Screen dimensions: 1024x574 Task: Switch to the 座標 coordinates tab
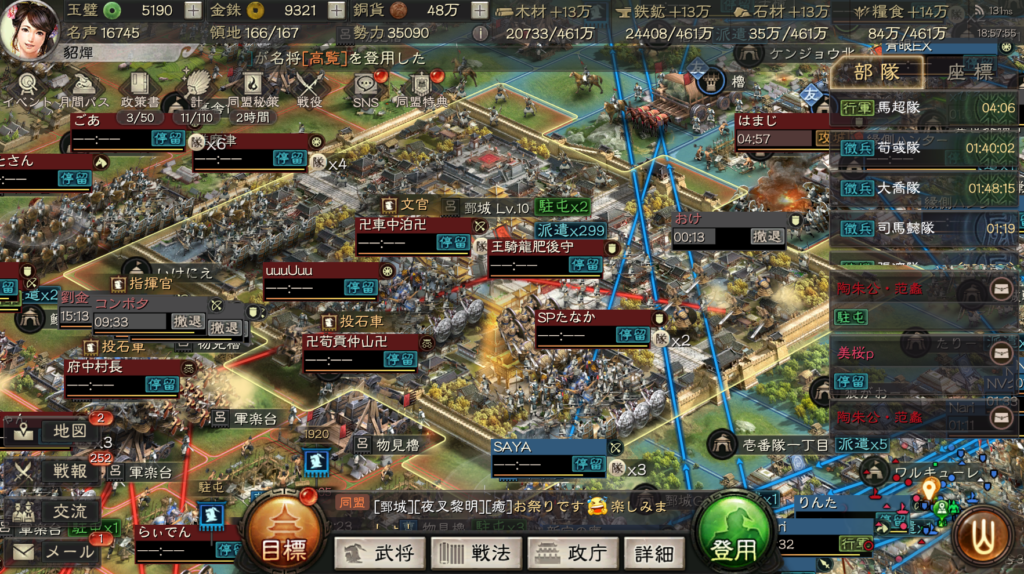click(968, 72)
